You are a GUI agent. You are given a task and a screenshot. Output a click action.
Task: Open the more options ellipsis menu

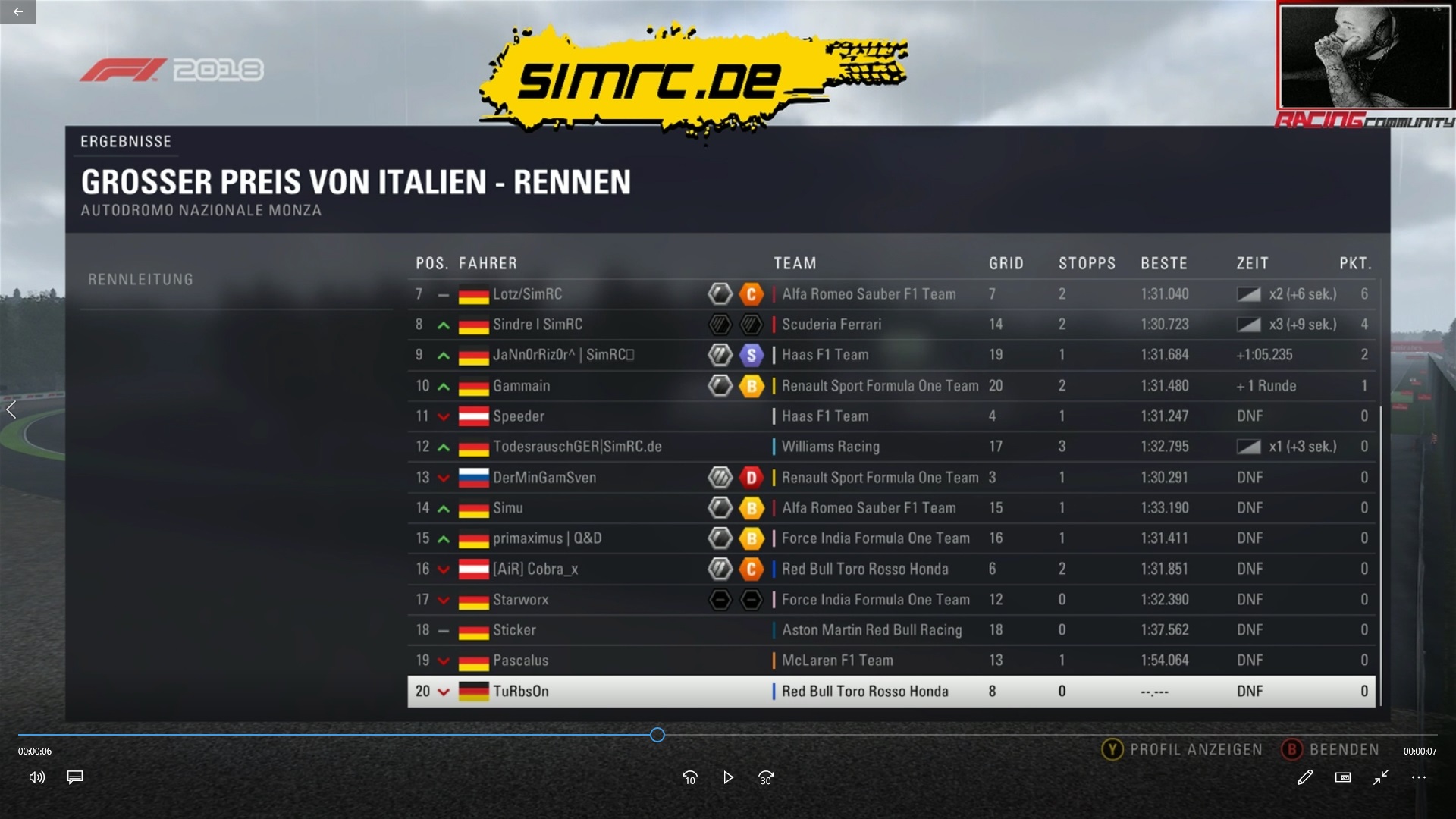(1419, 777)
